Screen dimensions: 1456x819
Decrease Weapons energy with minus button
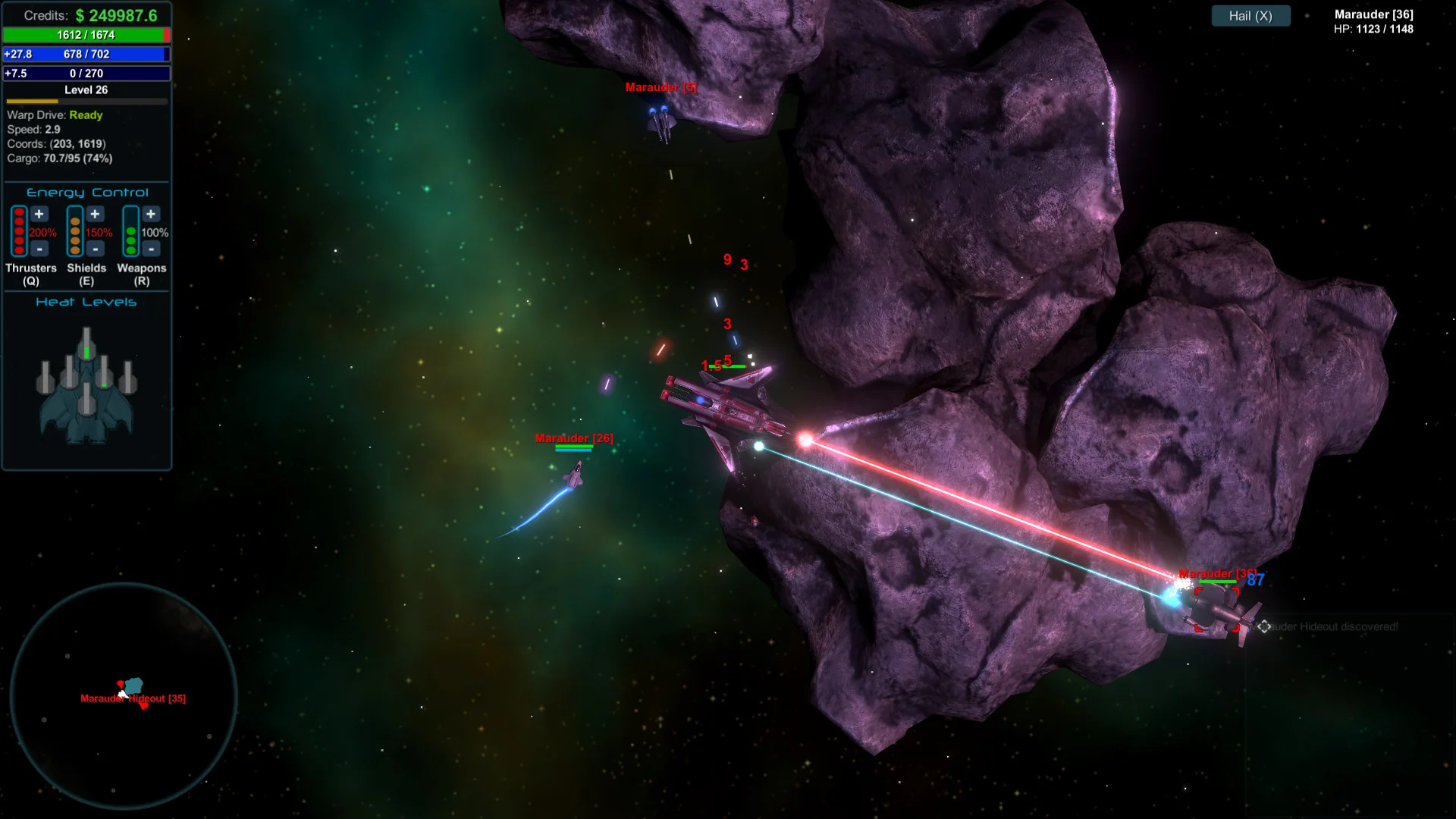[x=151, y=249]
